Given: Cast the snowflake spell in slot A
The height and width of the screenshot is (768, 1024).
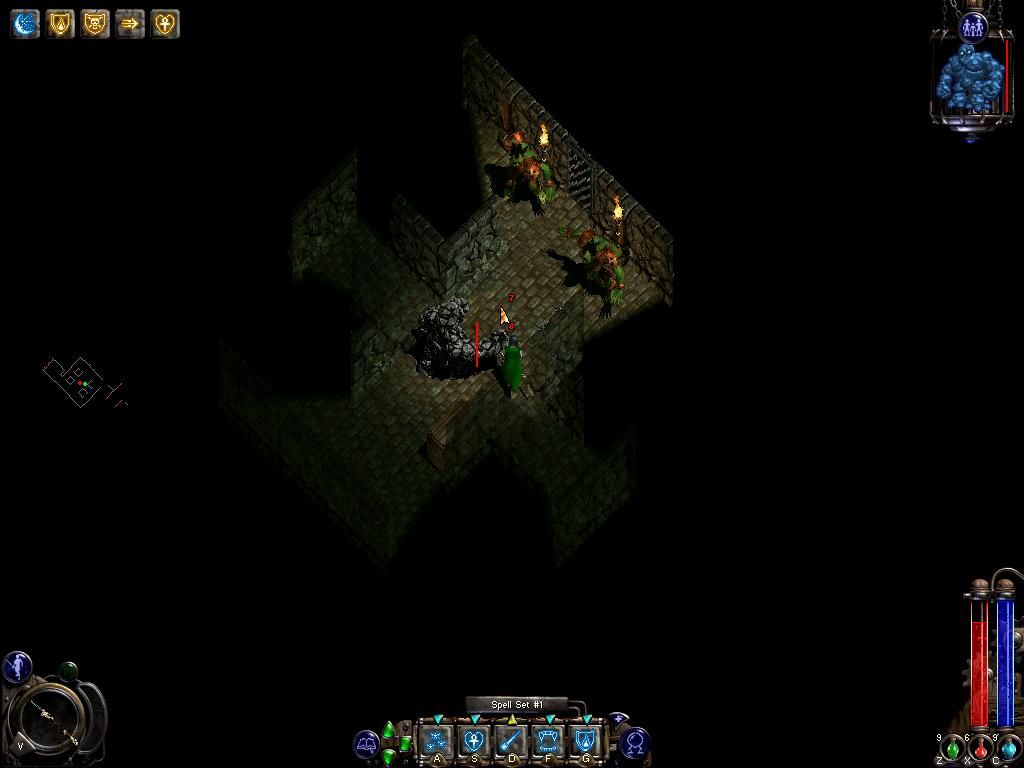Looking at the screenshot, I should point(436,741).
